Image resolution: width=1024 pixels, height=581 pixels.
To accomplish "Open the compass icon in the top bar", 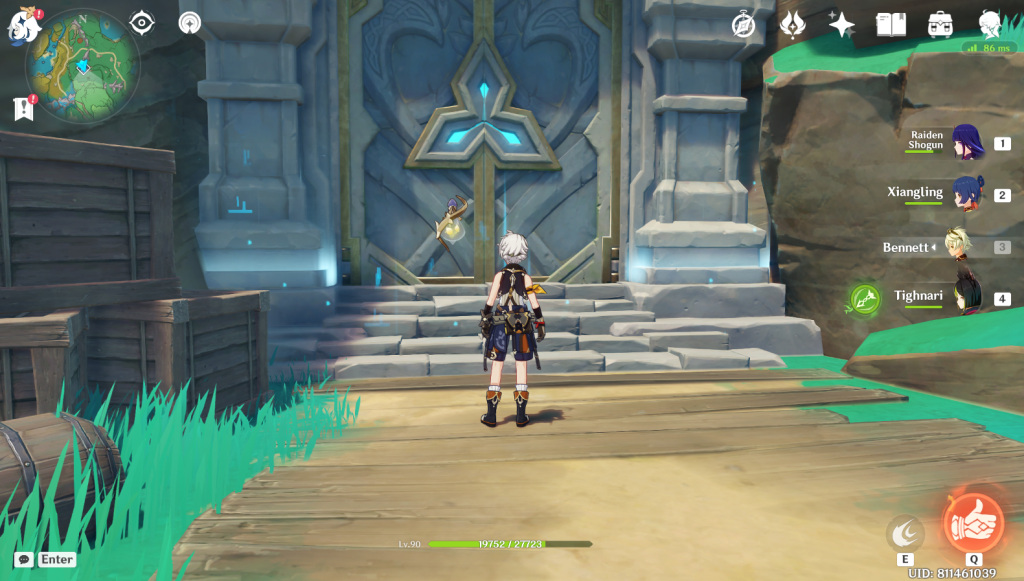I will tap(743, 24).
